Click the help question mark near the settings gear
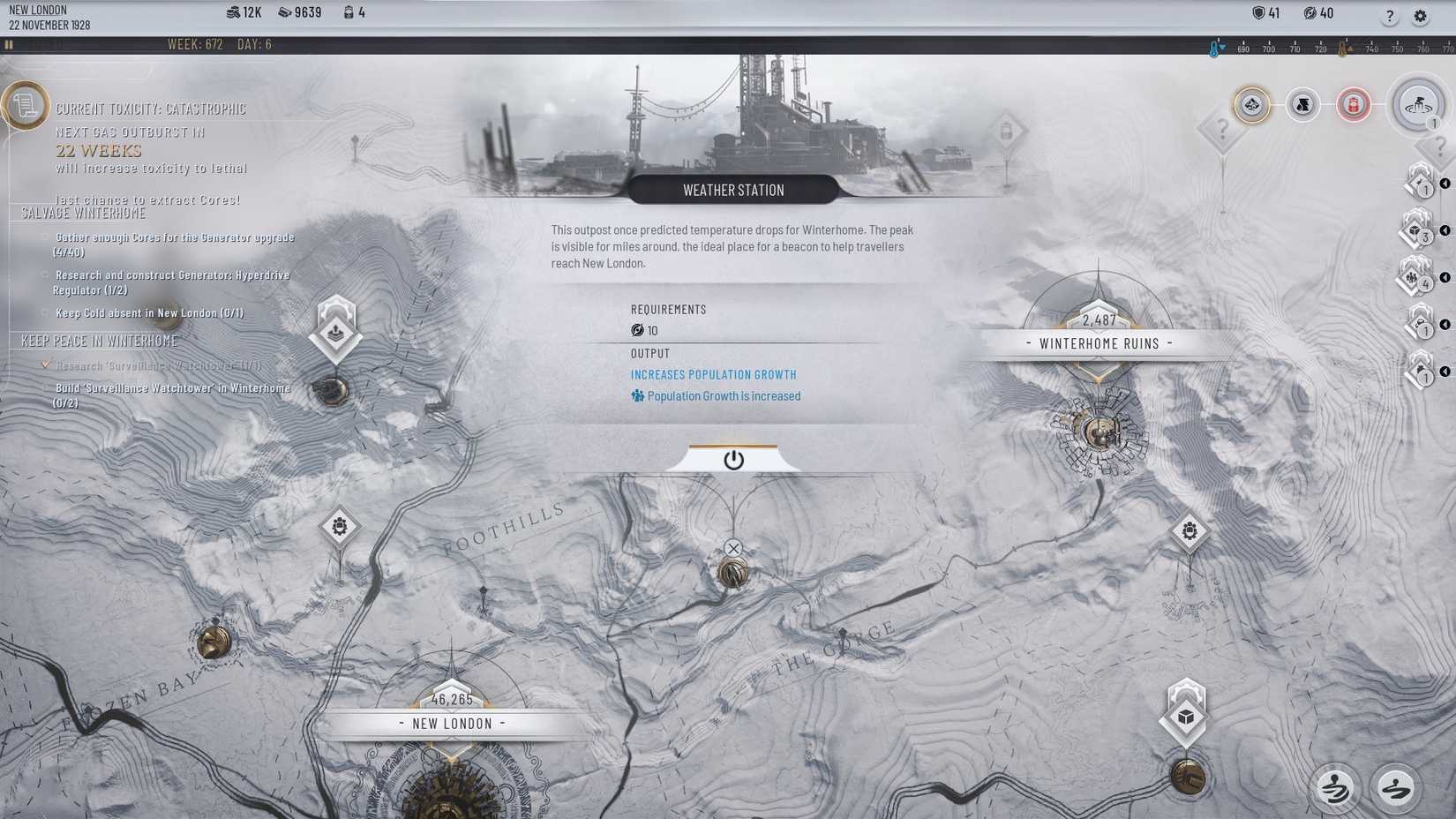The image size is (1456, 819). [x=1387, y=16]
